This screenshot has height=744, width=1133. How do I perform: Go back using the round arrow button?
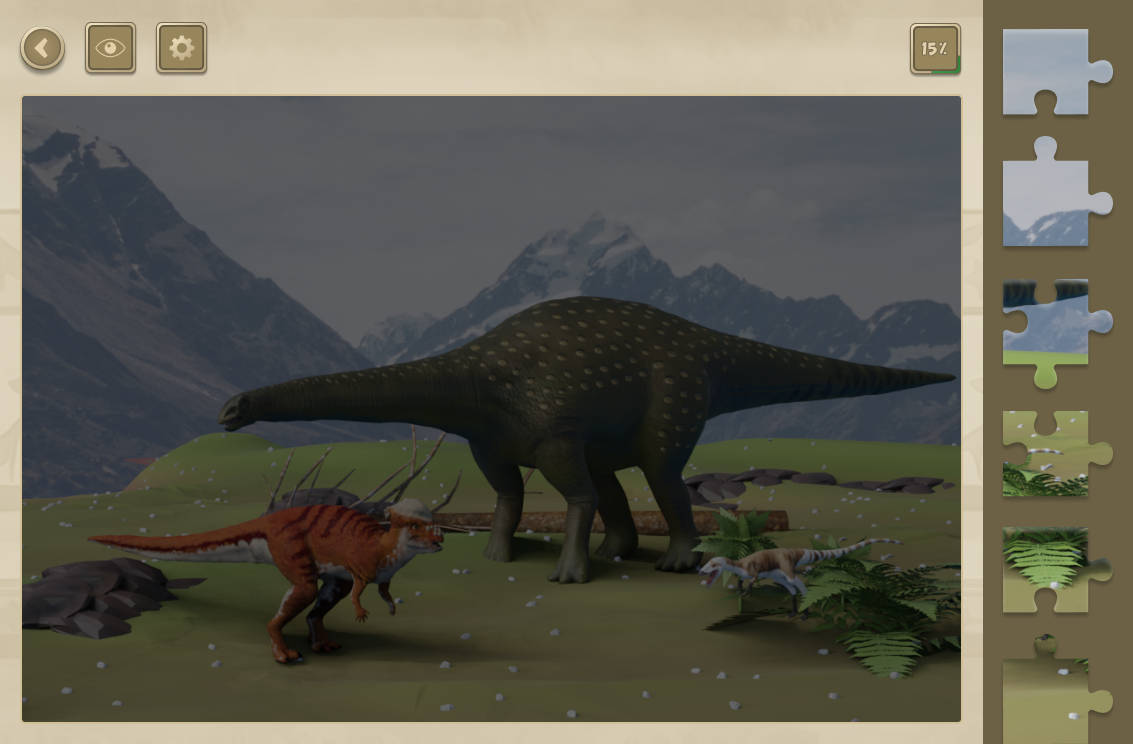click(42, 48)
